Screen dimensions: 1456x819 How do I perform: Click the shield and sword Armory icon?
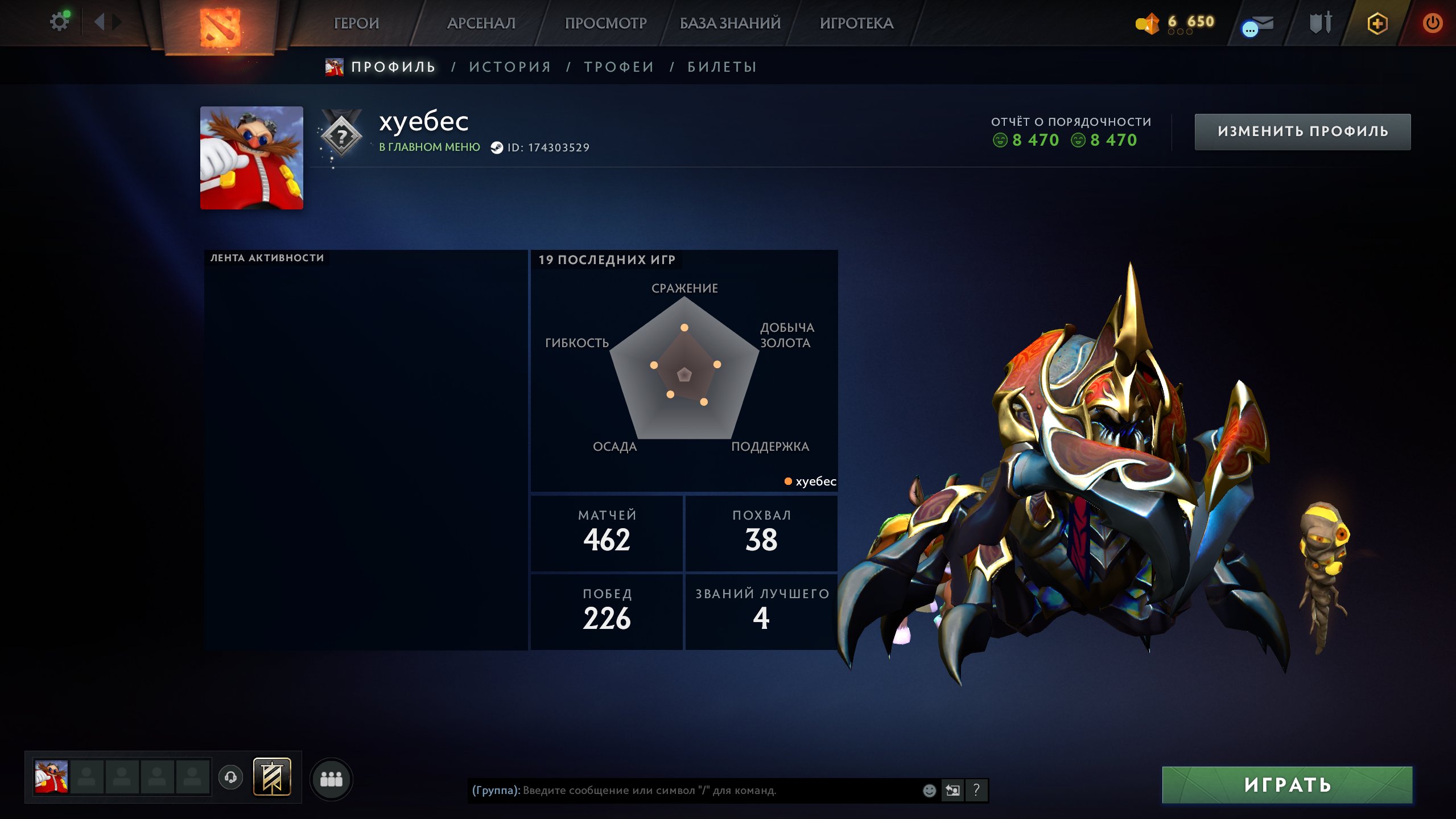1319,23
